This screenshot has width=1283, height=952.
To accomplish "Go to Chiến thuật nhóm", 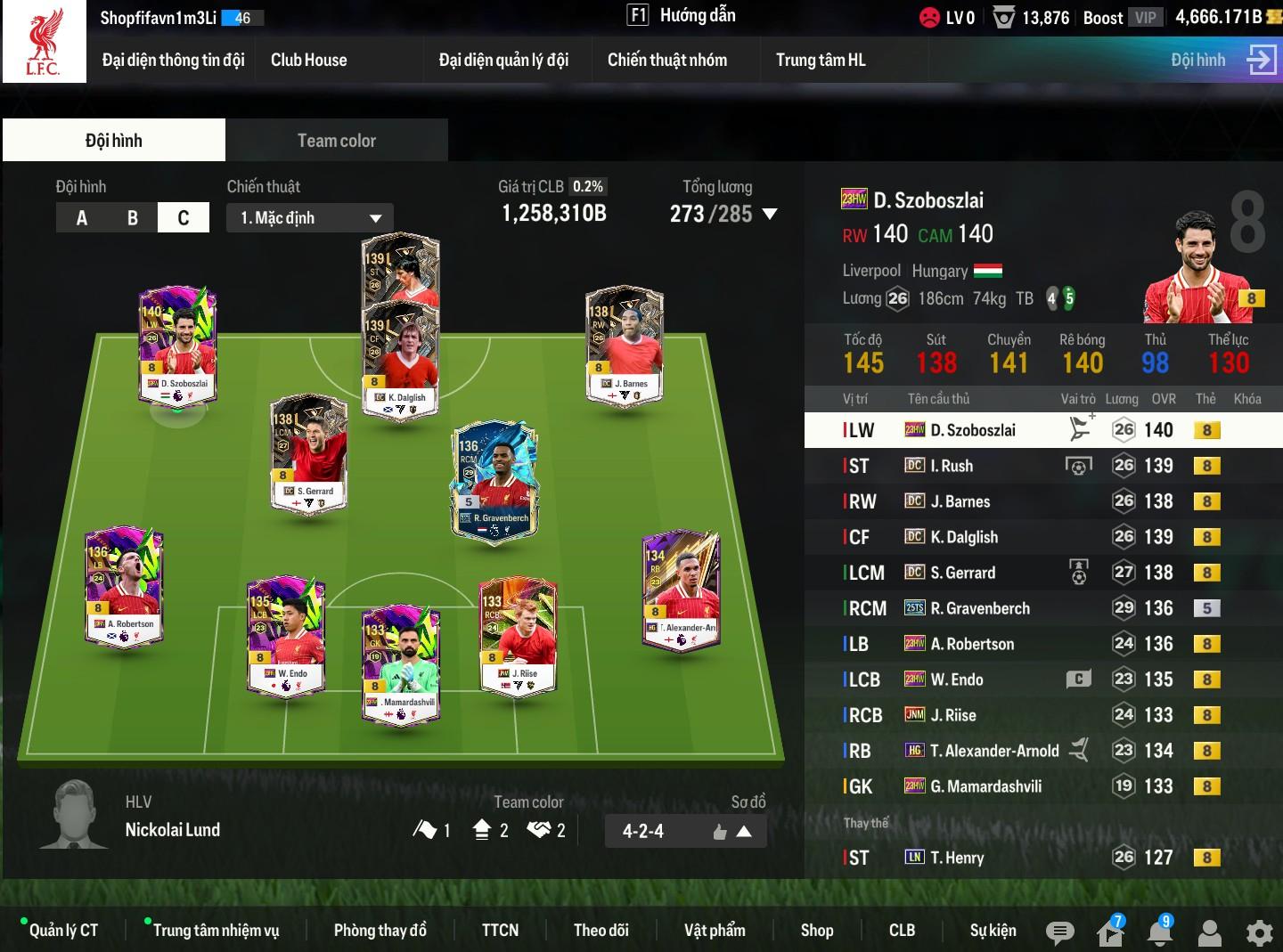I will click(666, 61).
